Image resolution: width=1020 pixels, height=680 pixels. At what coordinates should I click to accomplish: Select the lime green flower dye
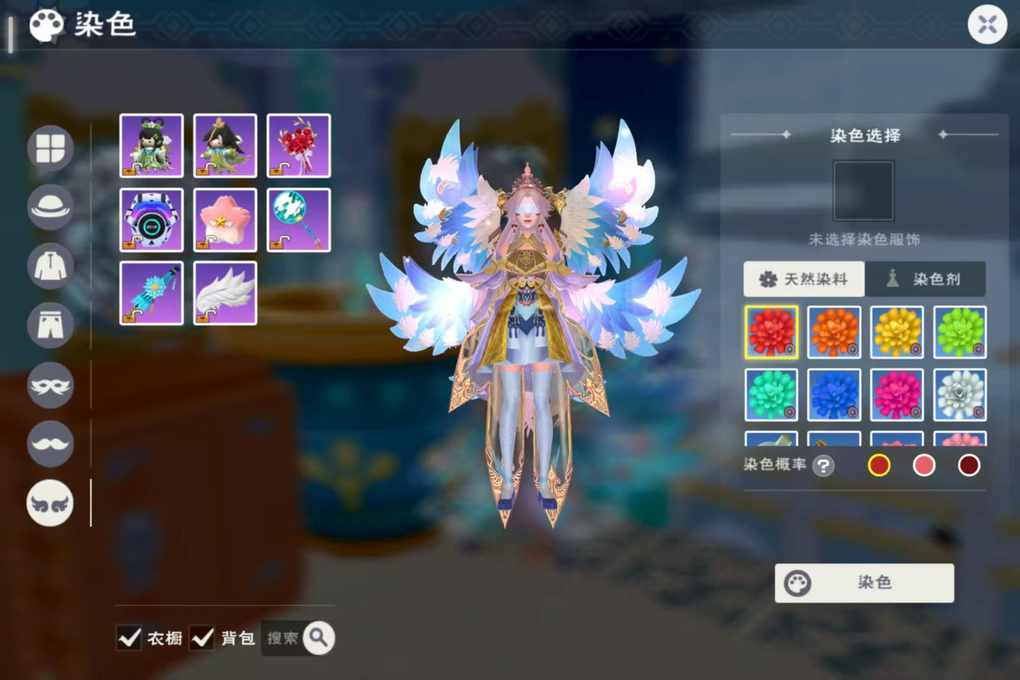click(960, 332)
